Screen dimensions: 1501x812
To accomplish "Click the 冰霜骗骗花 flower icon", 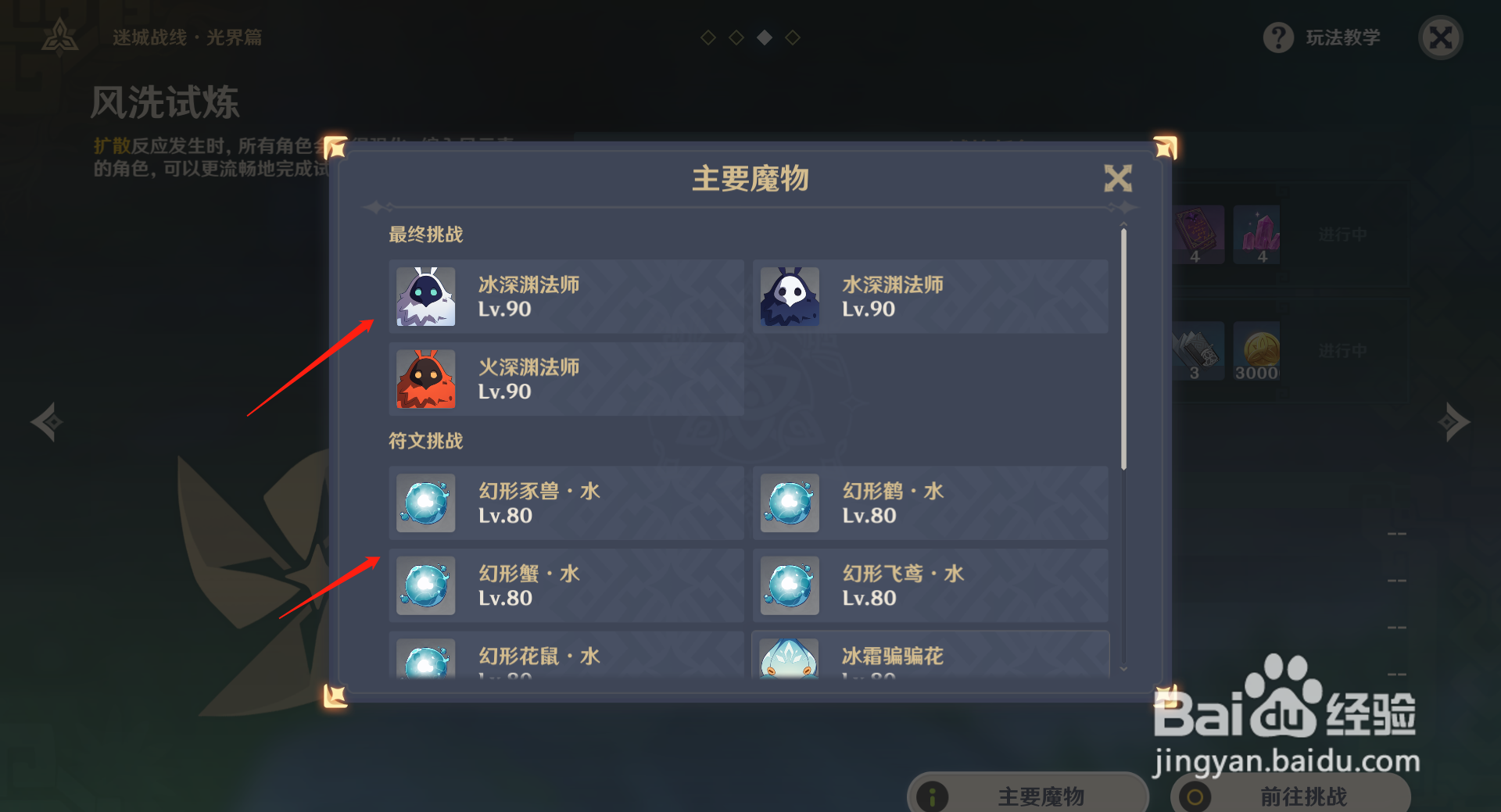I will pos(789,662).
